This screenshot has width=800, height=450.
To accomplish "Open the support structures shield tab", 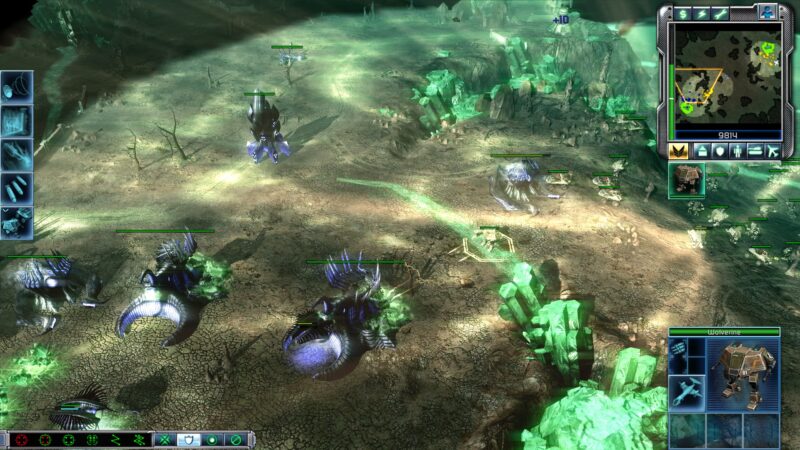I will 719,150.
